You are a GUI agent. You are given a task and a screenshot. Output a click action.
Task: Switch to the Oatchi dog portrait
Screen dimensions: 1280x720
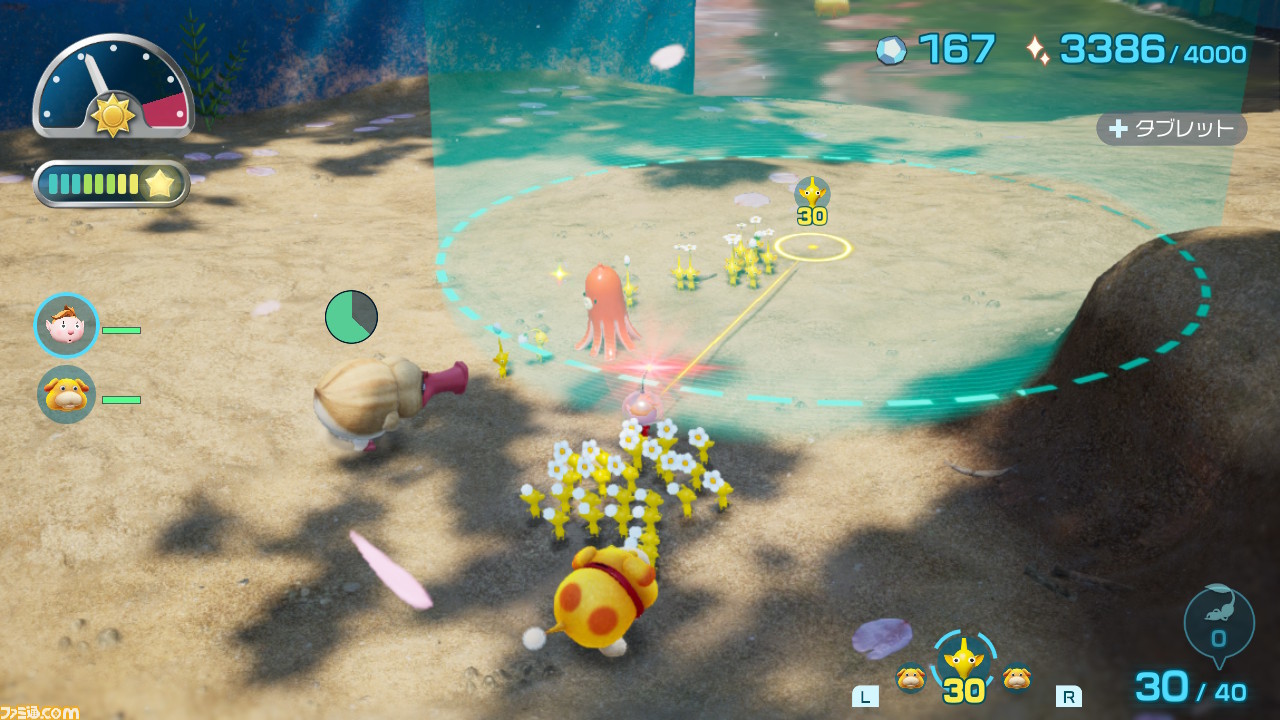coord(67,394)
